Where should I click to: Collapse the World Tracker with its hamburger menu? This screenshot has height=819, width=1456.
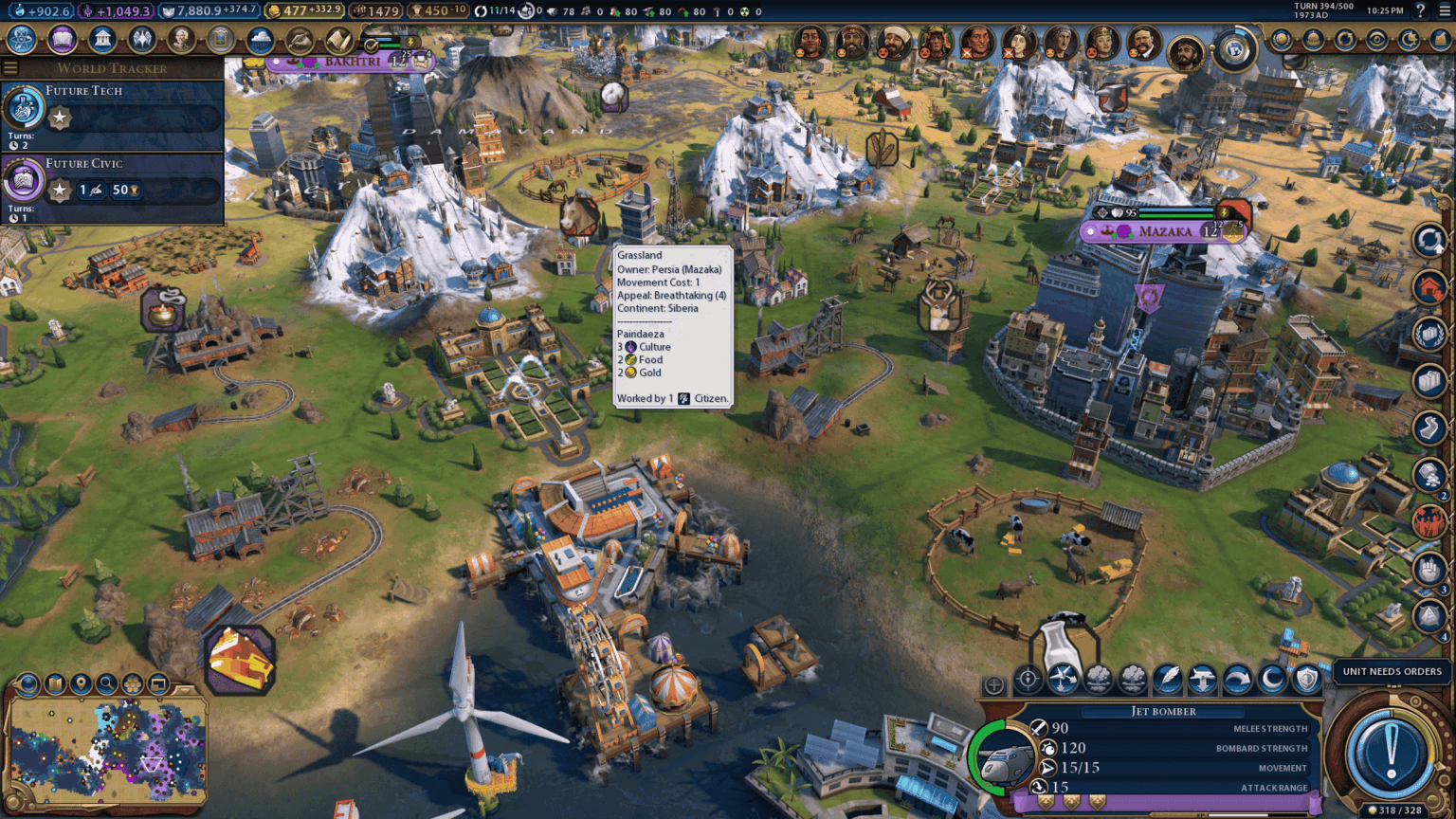coord(10,67)
